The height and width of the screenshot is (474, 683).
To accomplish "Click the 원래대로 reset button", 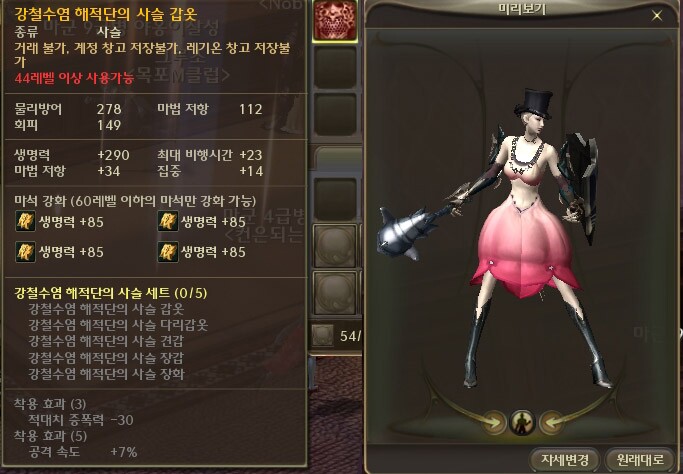I will [x=638, y=459].
